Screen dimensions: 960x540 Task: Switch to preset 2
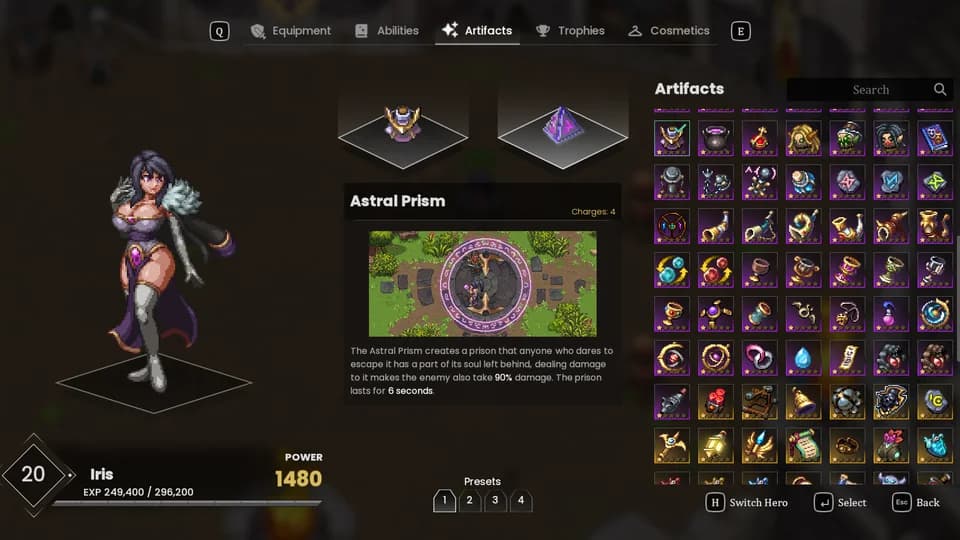[470, 500]
